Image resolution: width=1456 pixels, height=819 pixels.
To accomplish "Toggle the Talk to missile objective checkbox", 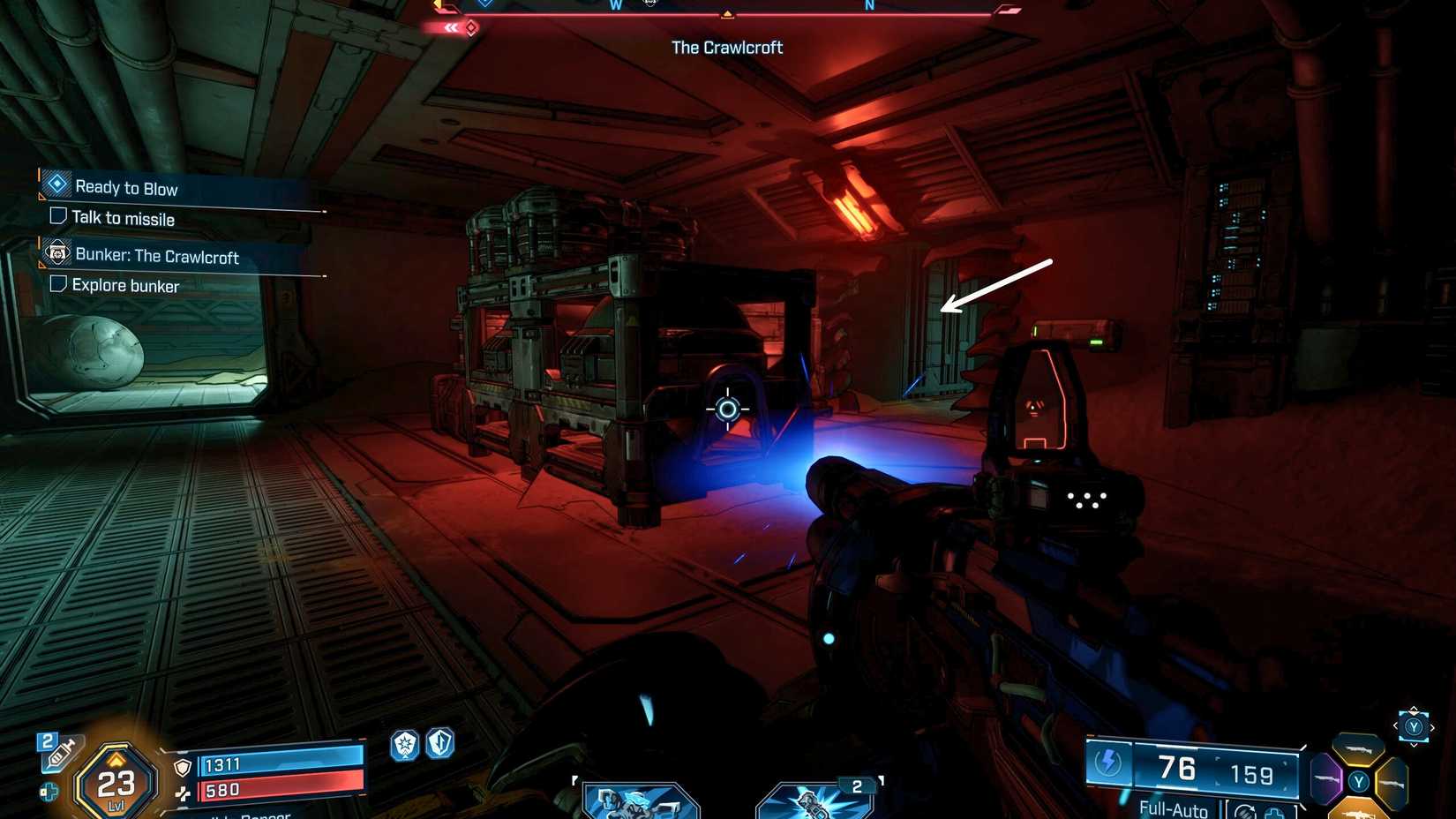I will pos(57,215).
